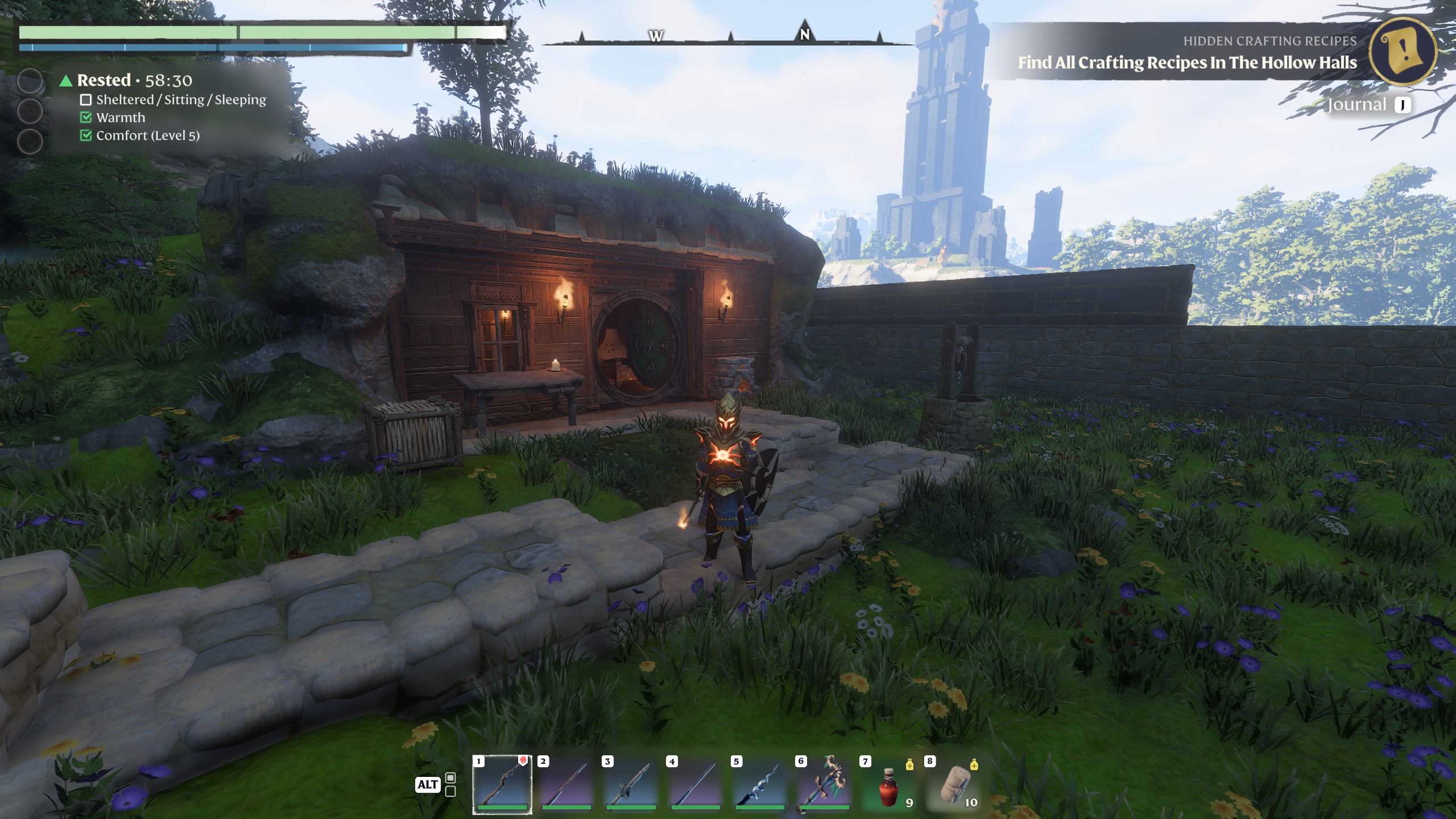The height and width of the screenshot is (819, 1456).
Task: Click the Hollow Halls crafting recipes objective
Action: tap(1187, 62)
